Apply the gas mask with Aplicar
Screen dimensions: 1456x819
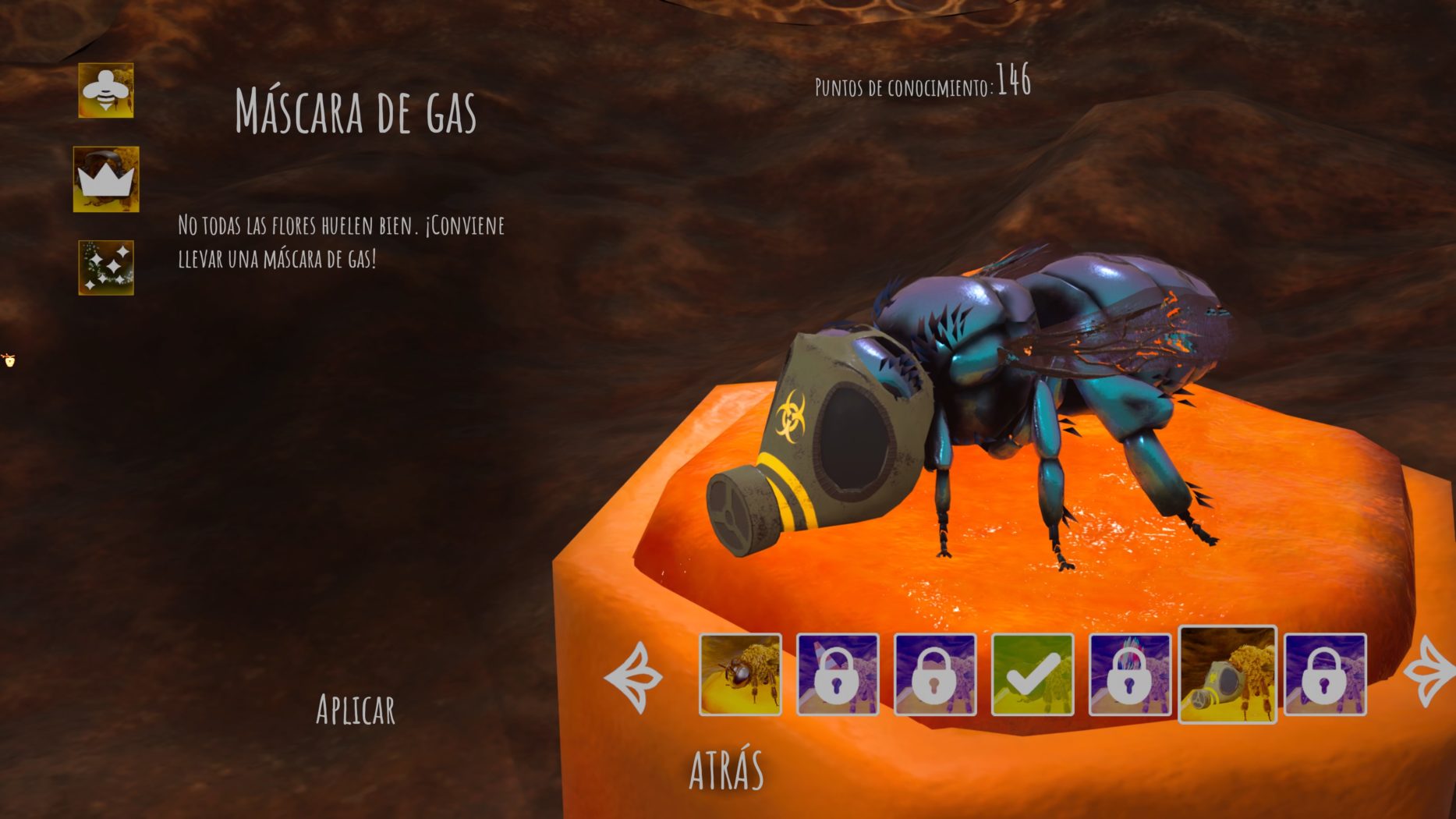[355, 709]
